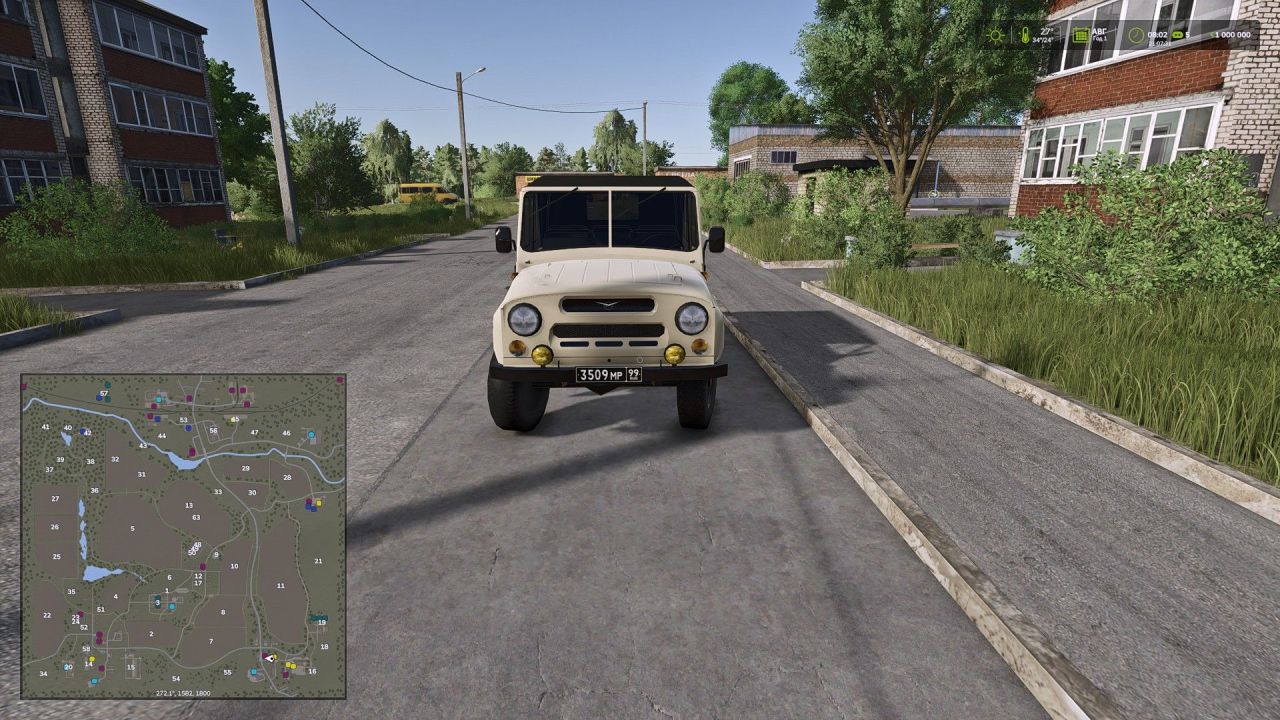Image resolution: width=1280 pixels, height=720 pixels.
Task: Click the coordinates text at minimap bottom
Action: point(183,693)
